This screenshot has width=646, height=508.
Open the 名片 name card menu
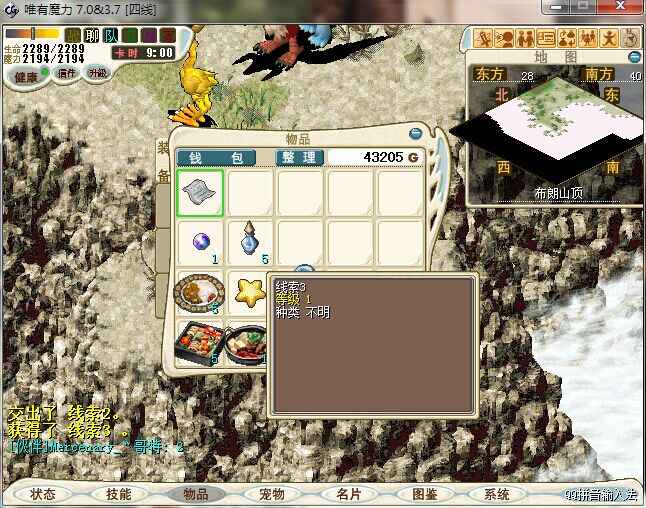347,494
